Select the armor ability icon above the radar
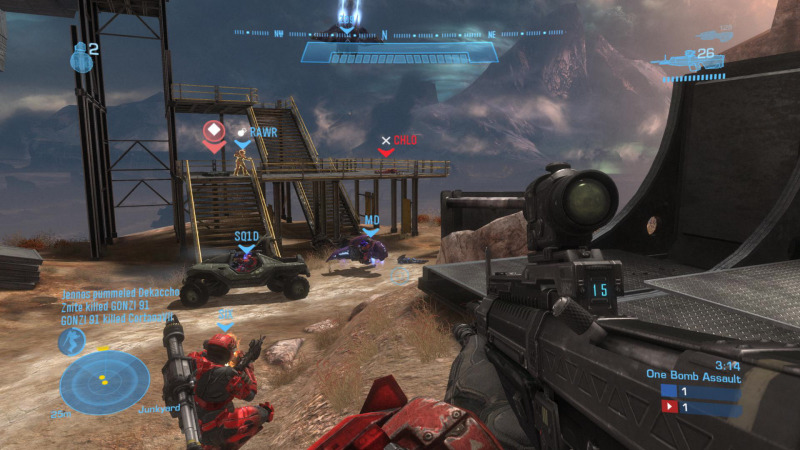 (x=71, y=342)
